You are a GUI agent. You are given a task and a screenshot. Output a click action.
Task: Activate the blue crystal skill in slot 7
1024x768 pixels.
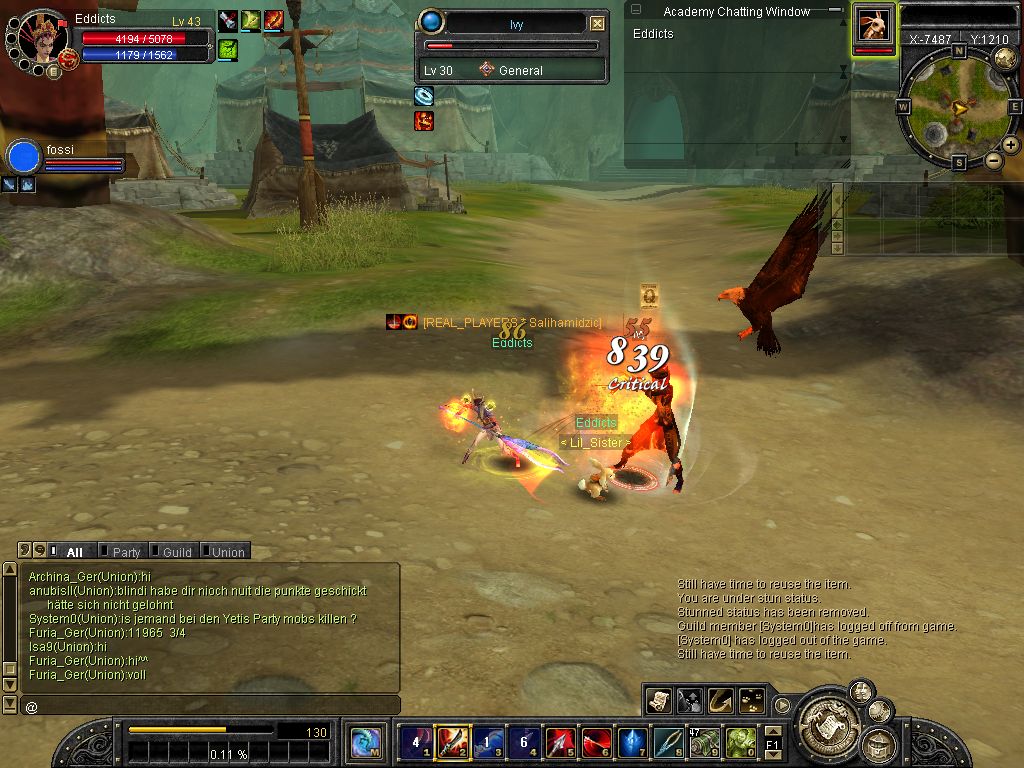coord(632,742)
